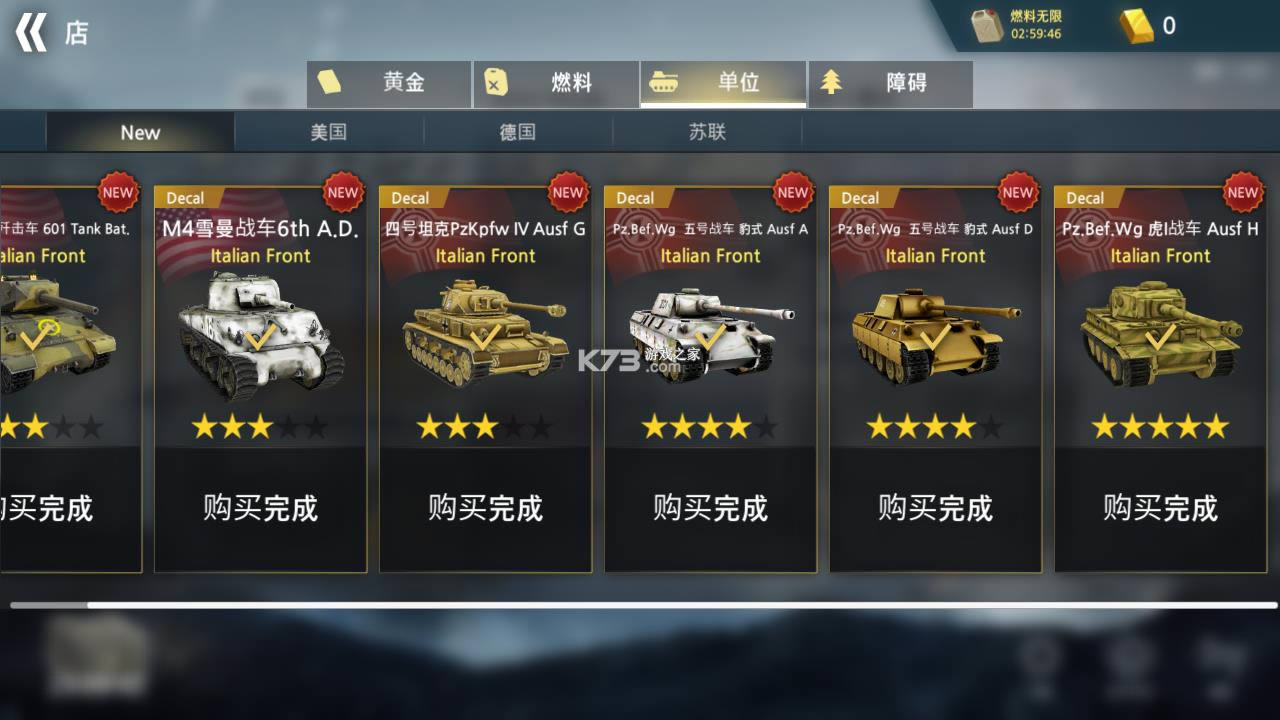Open the 苏联 nation tab
1280x720 pixels.
(x=709, y=132)
